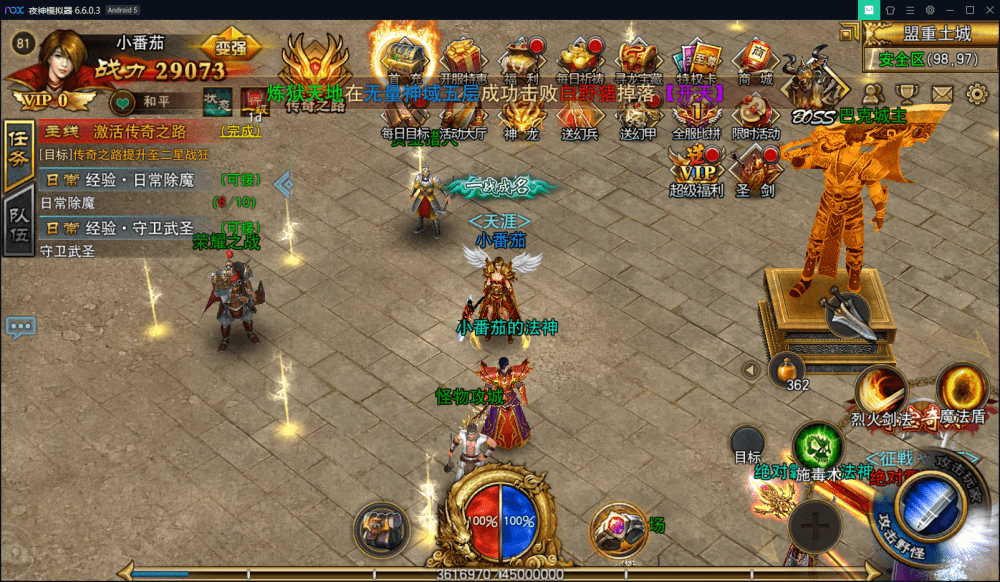This screenshot has width=1000, height=582.
Task: Open the trophy ranking icon
Action: click(907, 93)
